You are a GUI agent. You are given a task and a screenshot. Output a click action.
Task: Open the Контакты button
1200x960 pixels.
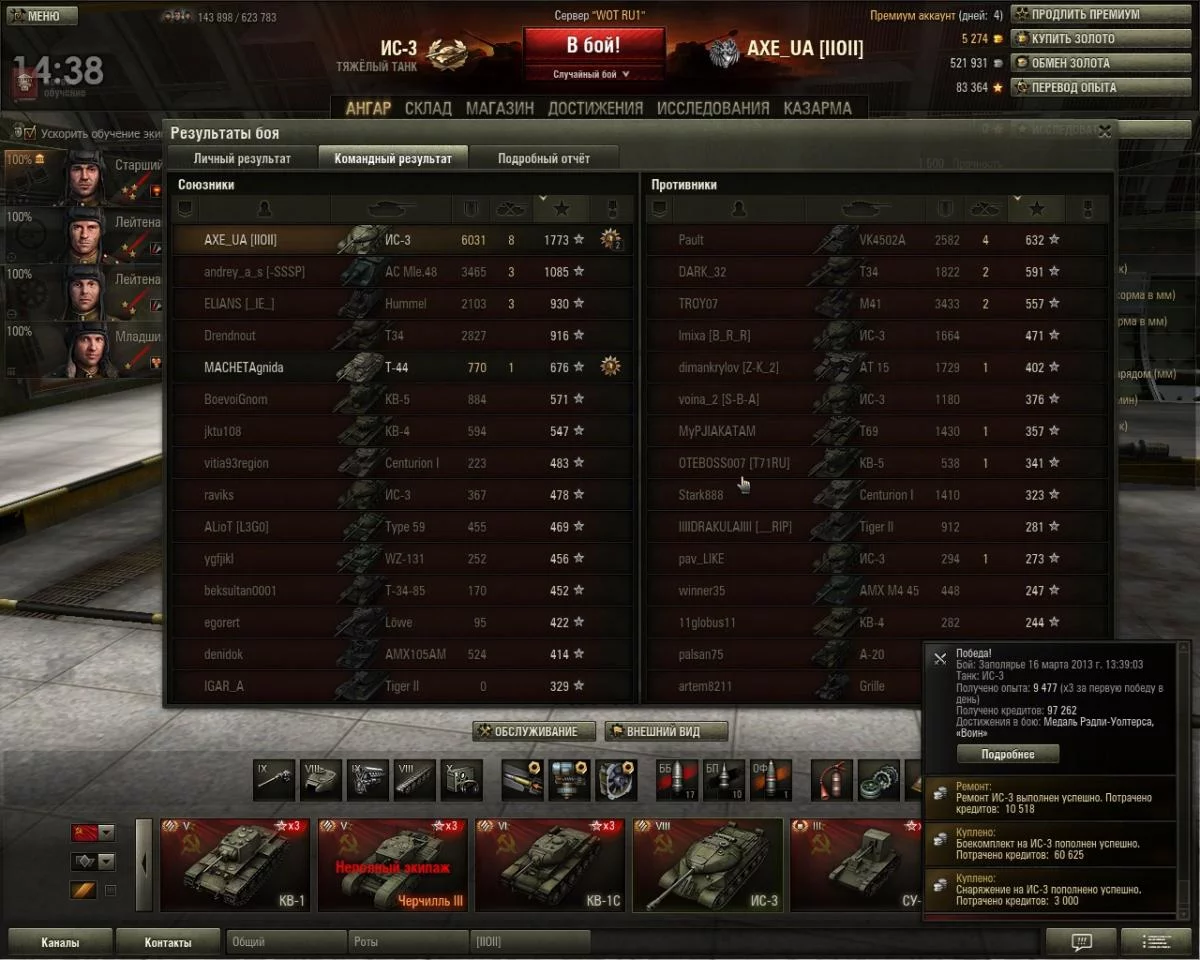pos(168,942)
